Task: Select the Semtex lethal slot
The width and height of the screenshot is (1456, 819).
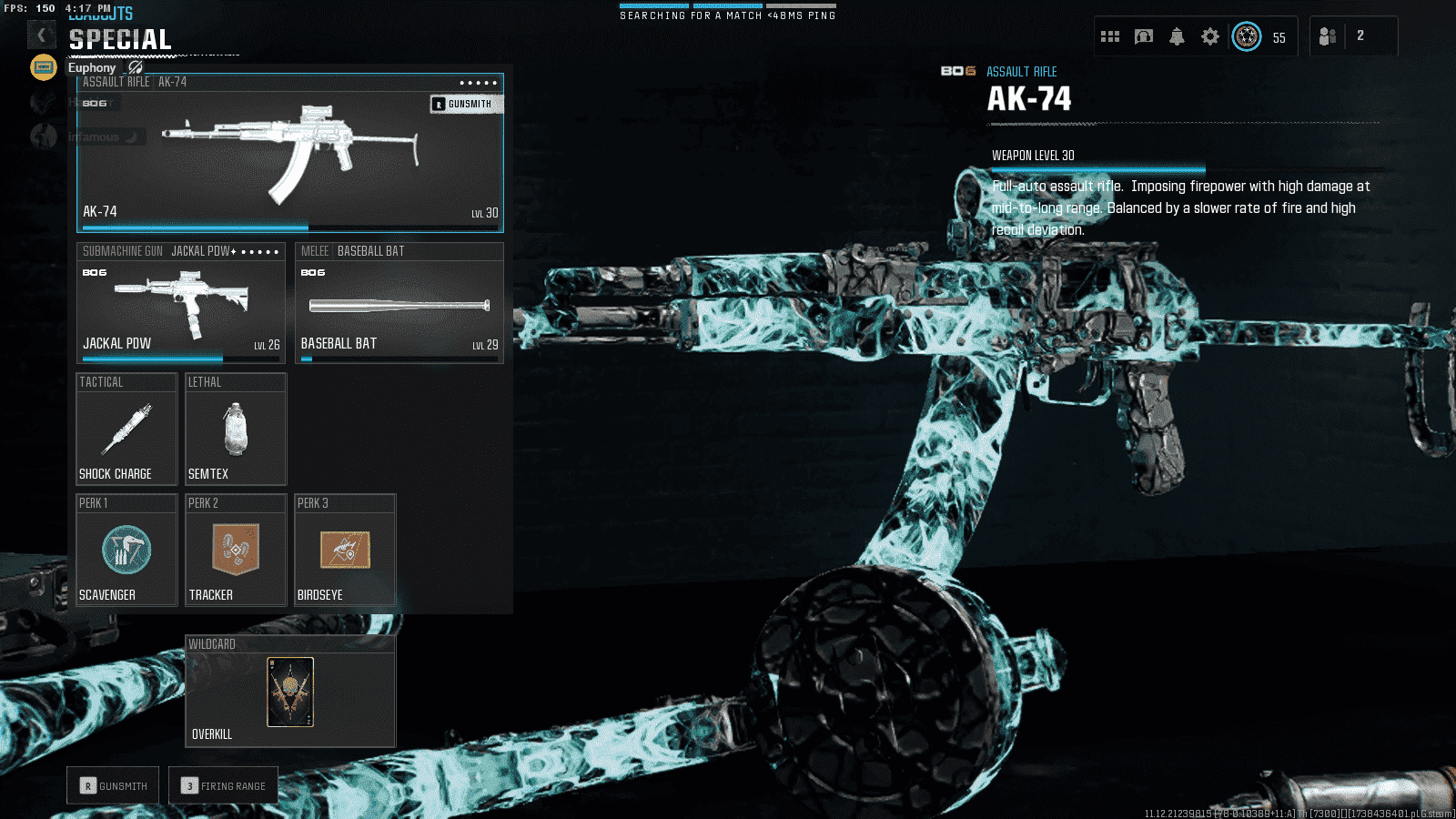Action: pyautogui.click(x=236, y=429)
